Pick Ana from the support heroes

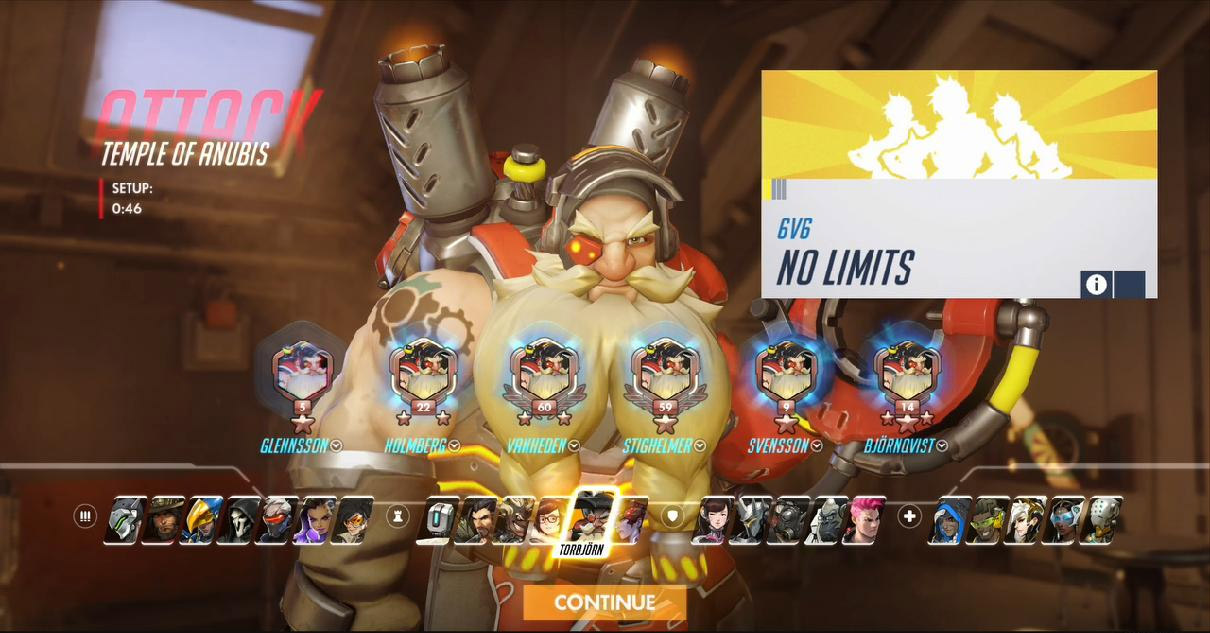tap(950, 519)
